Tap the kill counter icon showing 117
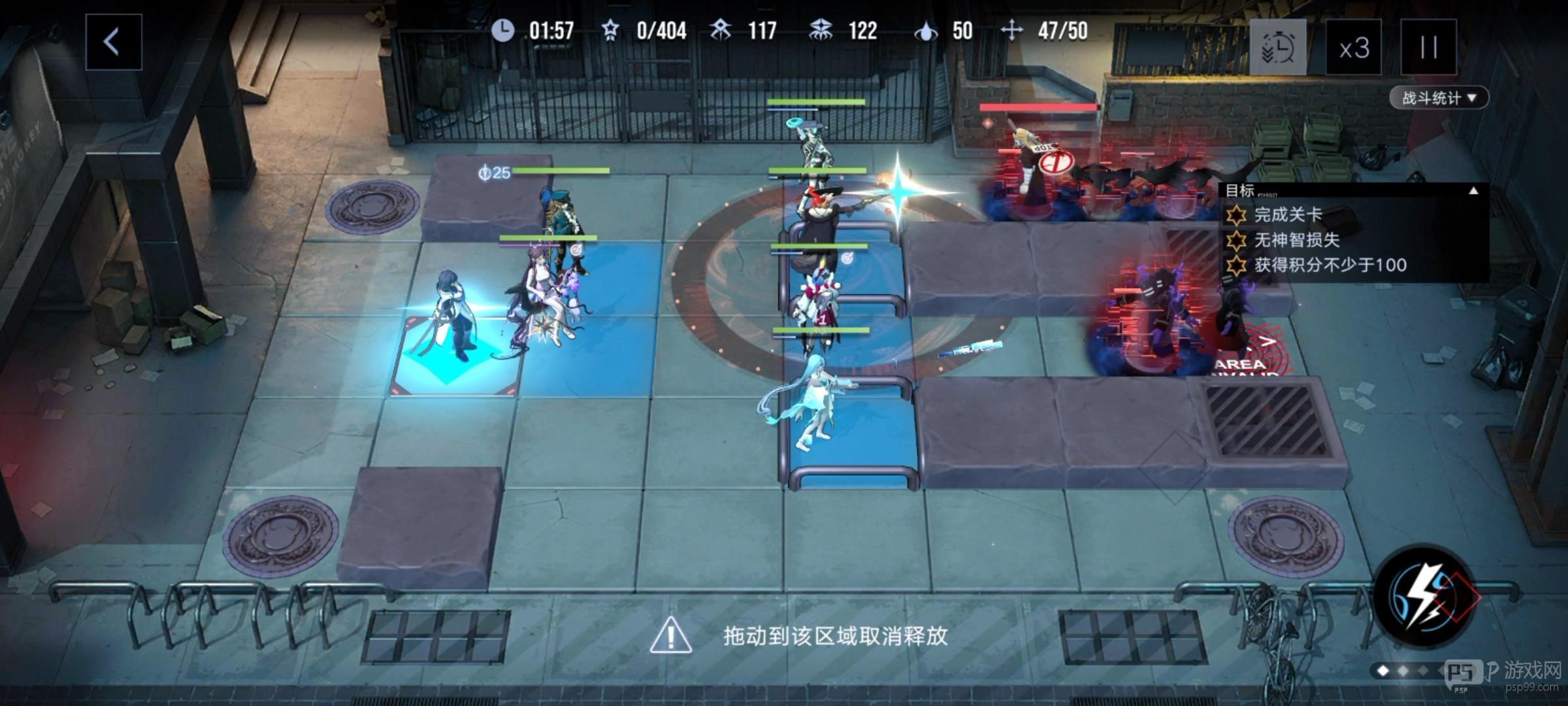Screen dimensions: 1568x706 pyautogui.click(x=721, y=29)
